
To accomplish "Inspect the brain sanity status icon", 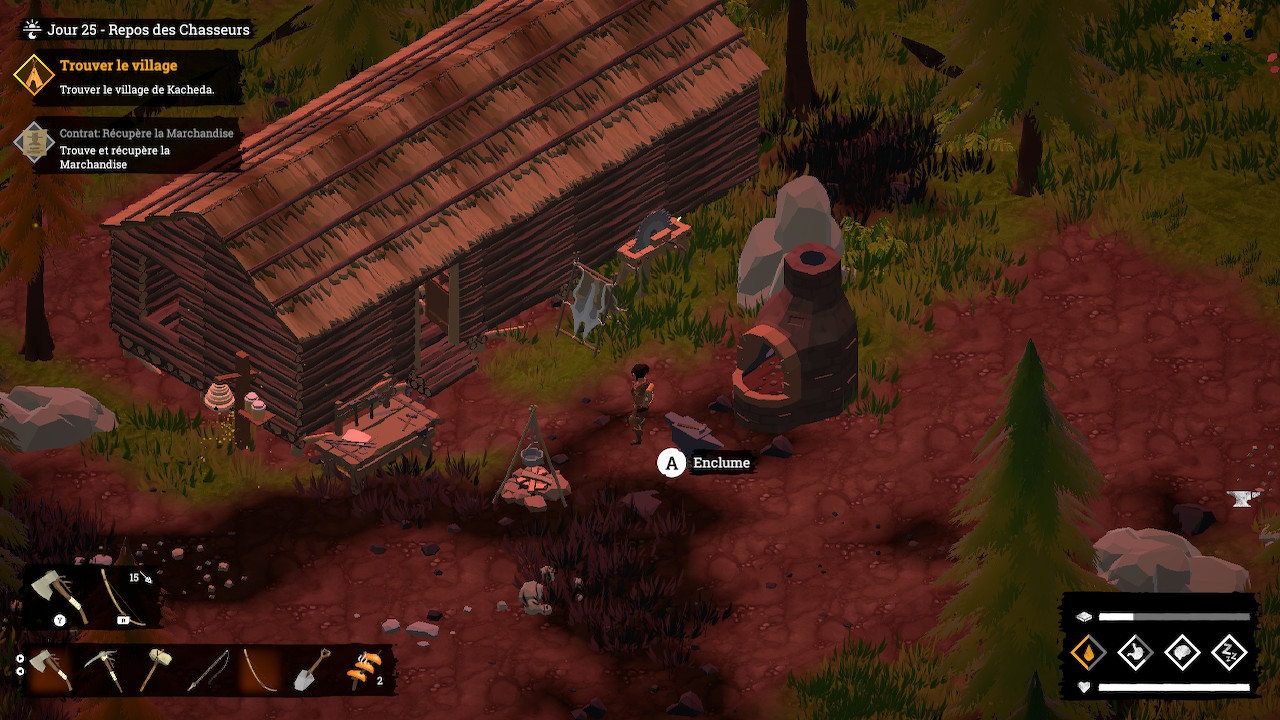I will [x=1182, y=652].
